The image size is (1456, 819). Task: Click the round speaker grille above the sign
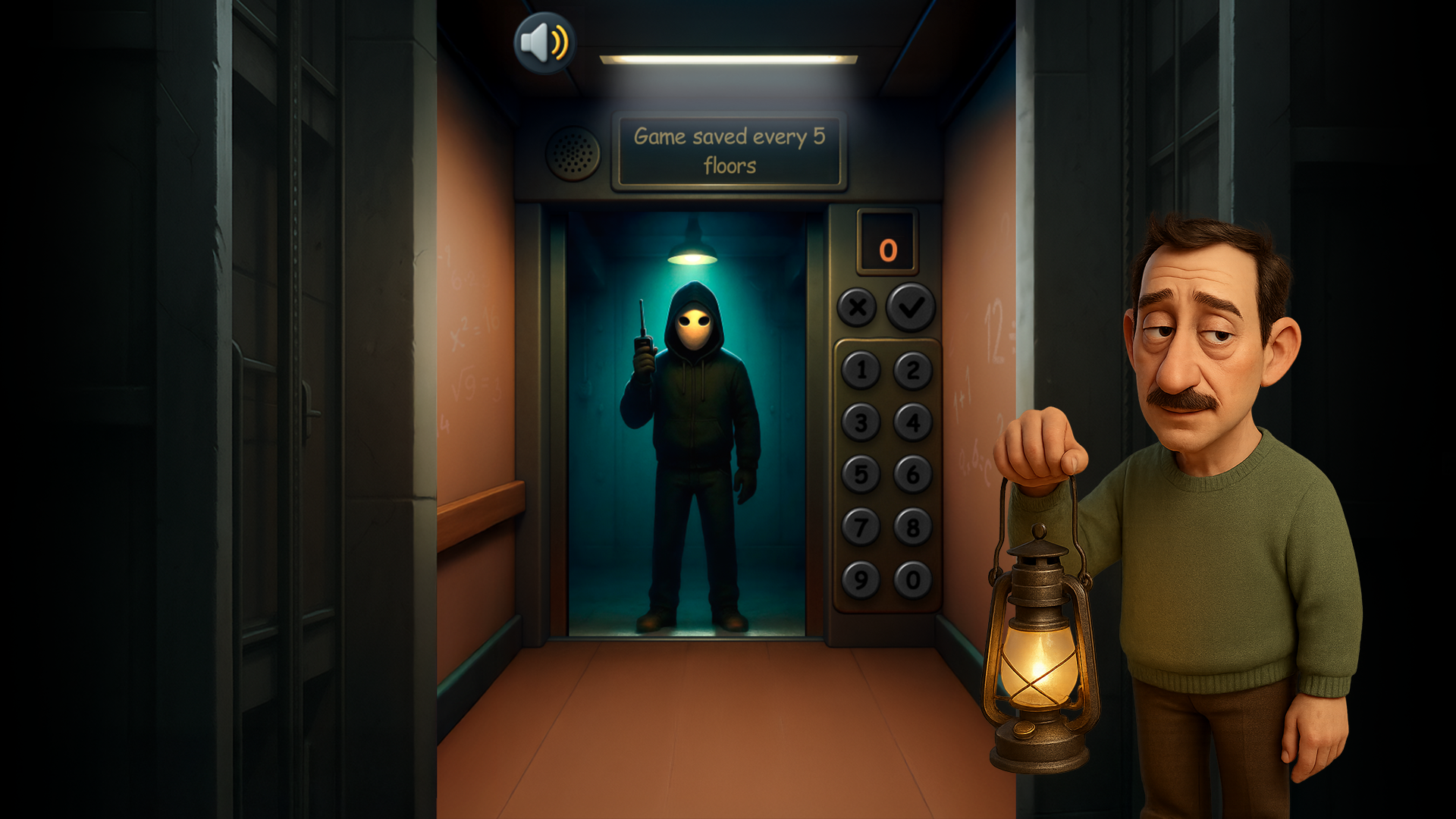click(573, 153)
